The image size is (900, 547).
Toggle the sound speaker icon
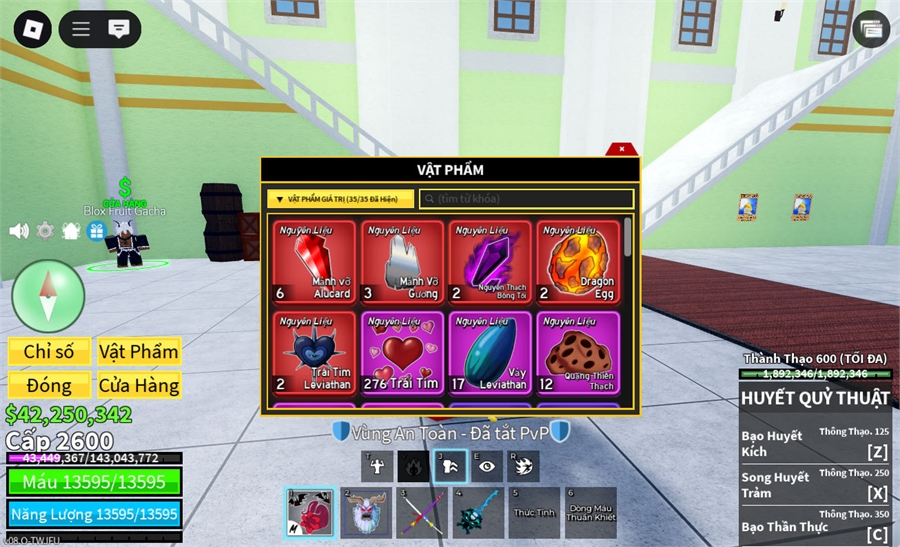click(x=19, y=231)
